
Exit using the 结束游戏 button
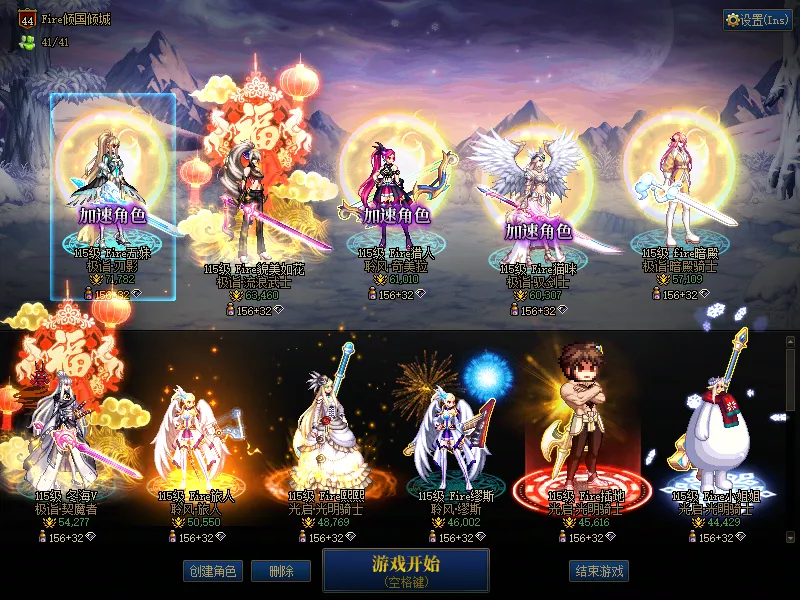(x=600, y=572)
